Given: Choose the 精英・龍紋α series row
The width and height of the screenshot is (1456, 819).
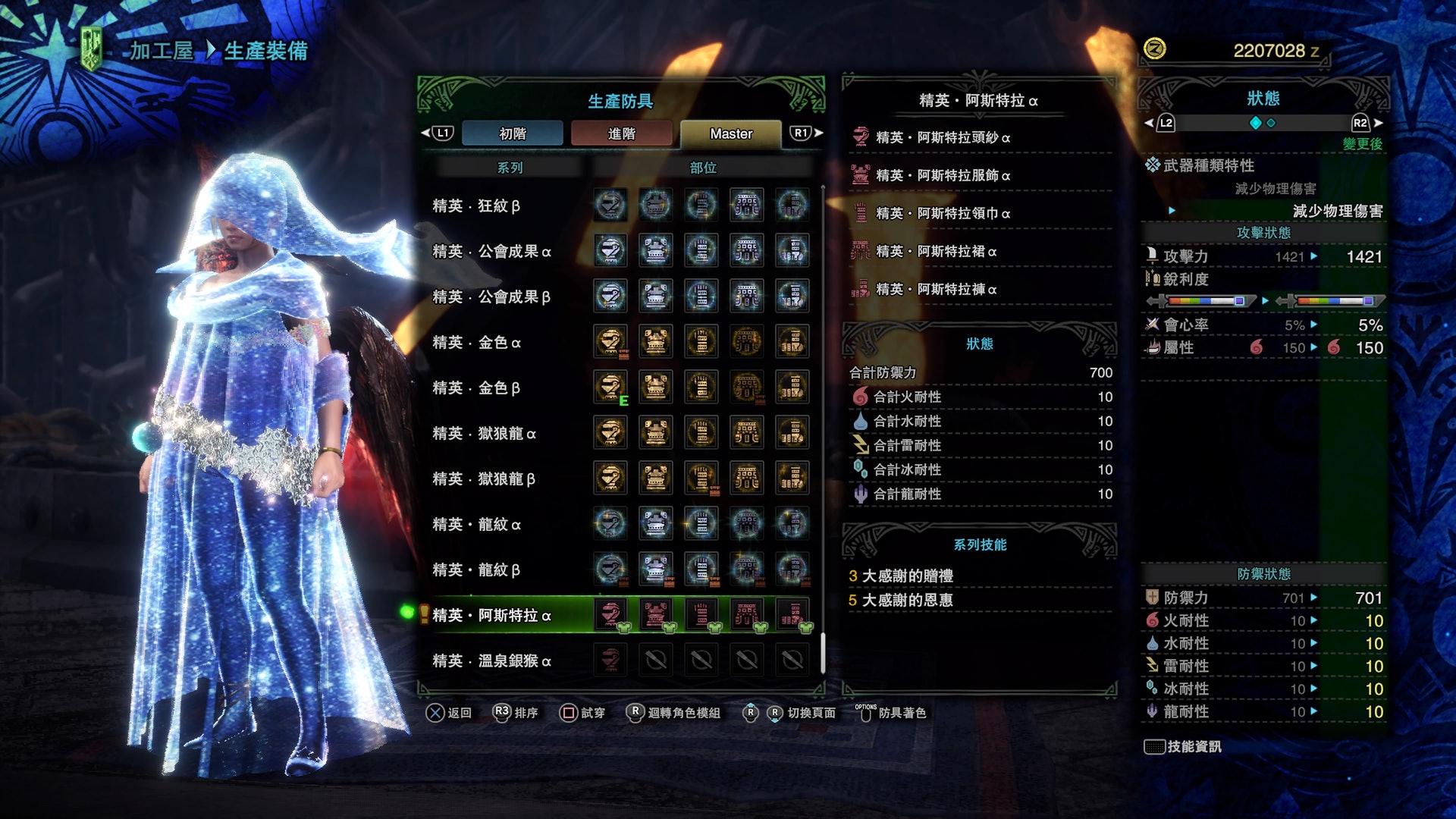Looking at the screenshot, I should pyautogui.click(x=476, y=524).
